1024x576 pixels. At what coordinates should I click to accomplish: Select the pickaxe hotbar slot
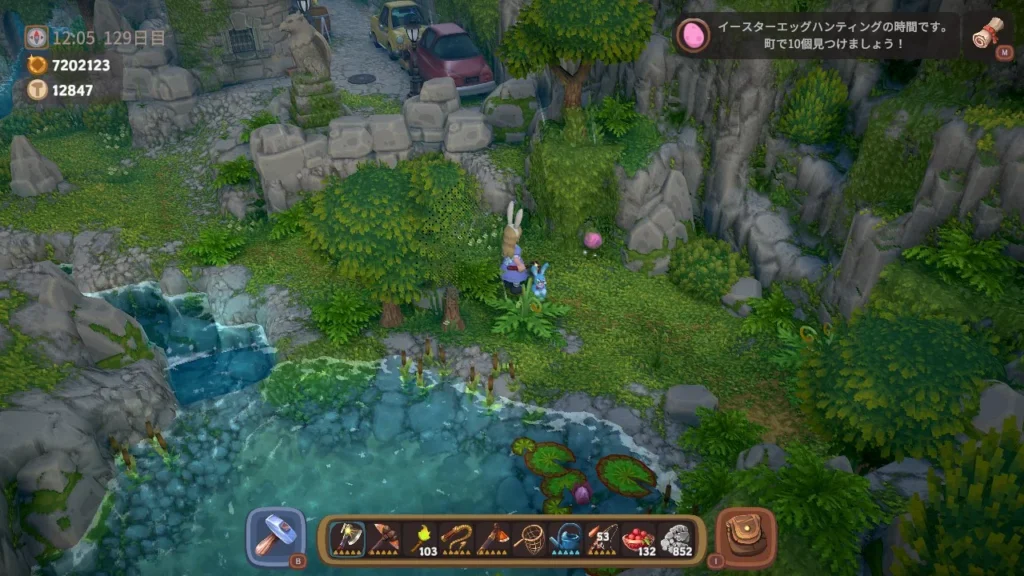383,540
